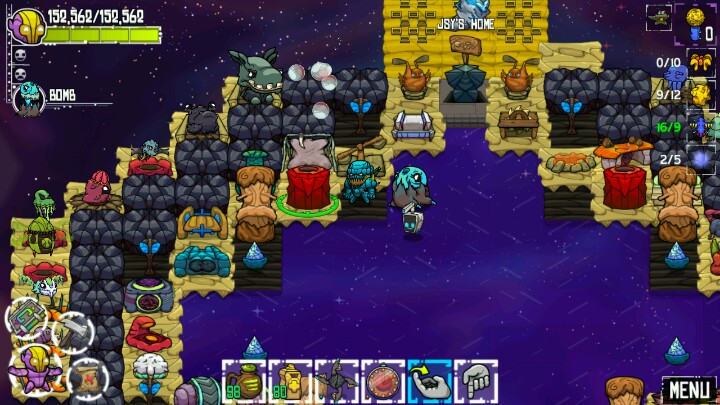
Task: Select the green potion jug hotbar slot
Action: (243, 382)
